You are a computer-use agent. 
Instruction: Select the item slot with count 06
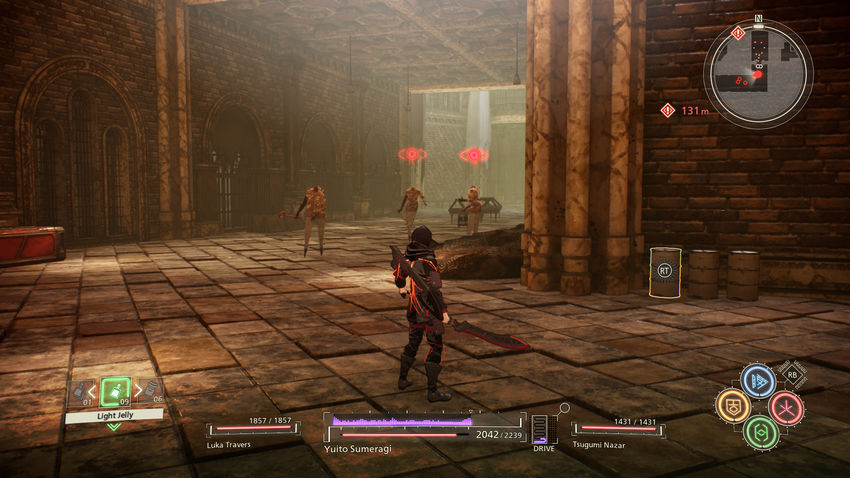click(151, 390)
